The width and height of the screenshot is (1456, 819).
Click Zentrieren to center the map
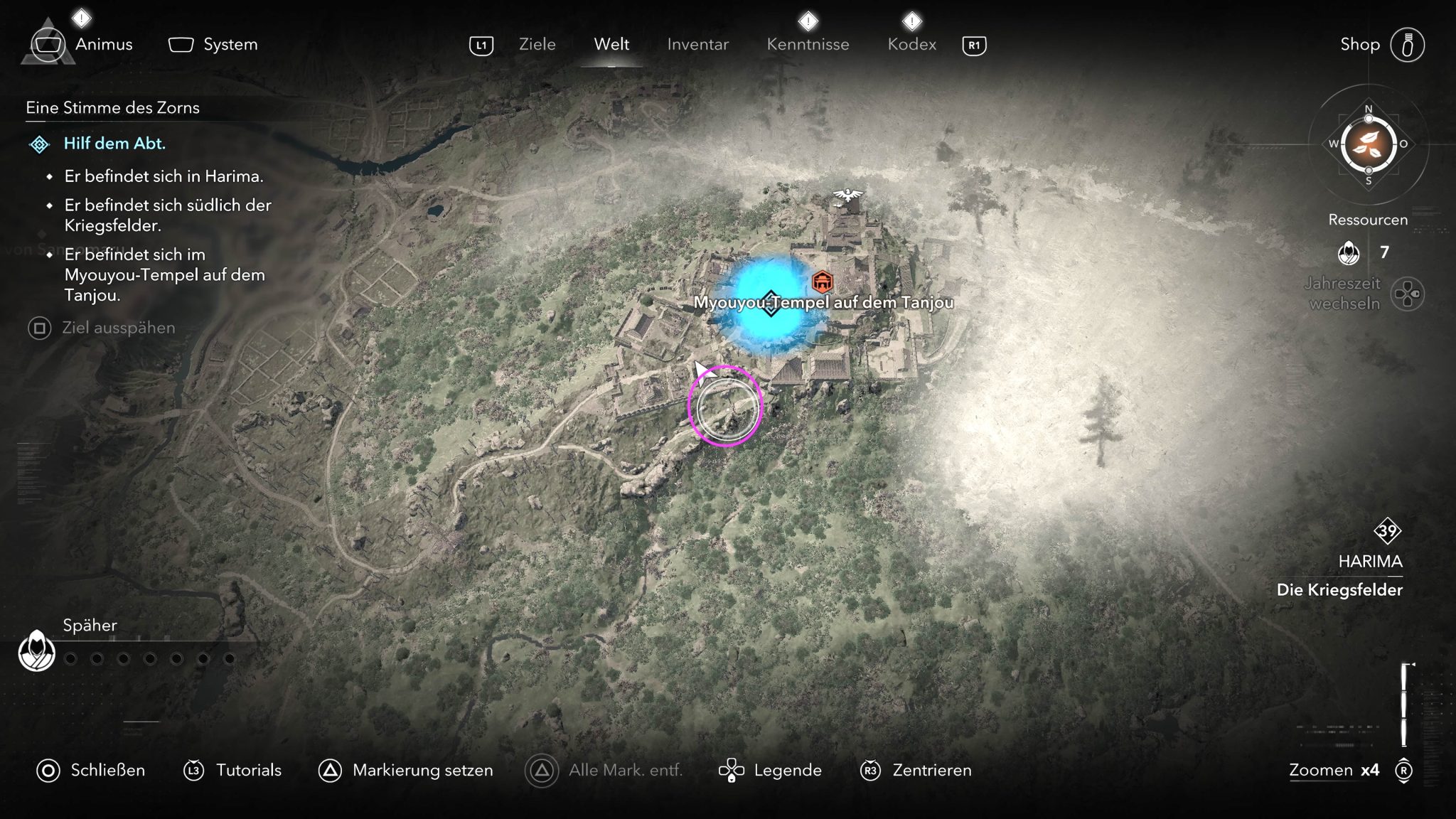[931, 770]
